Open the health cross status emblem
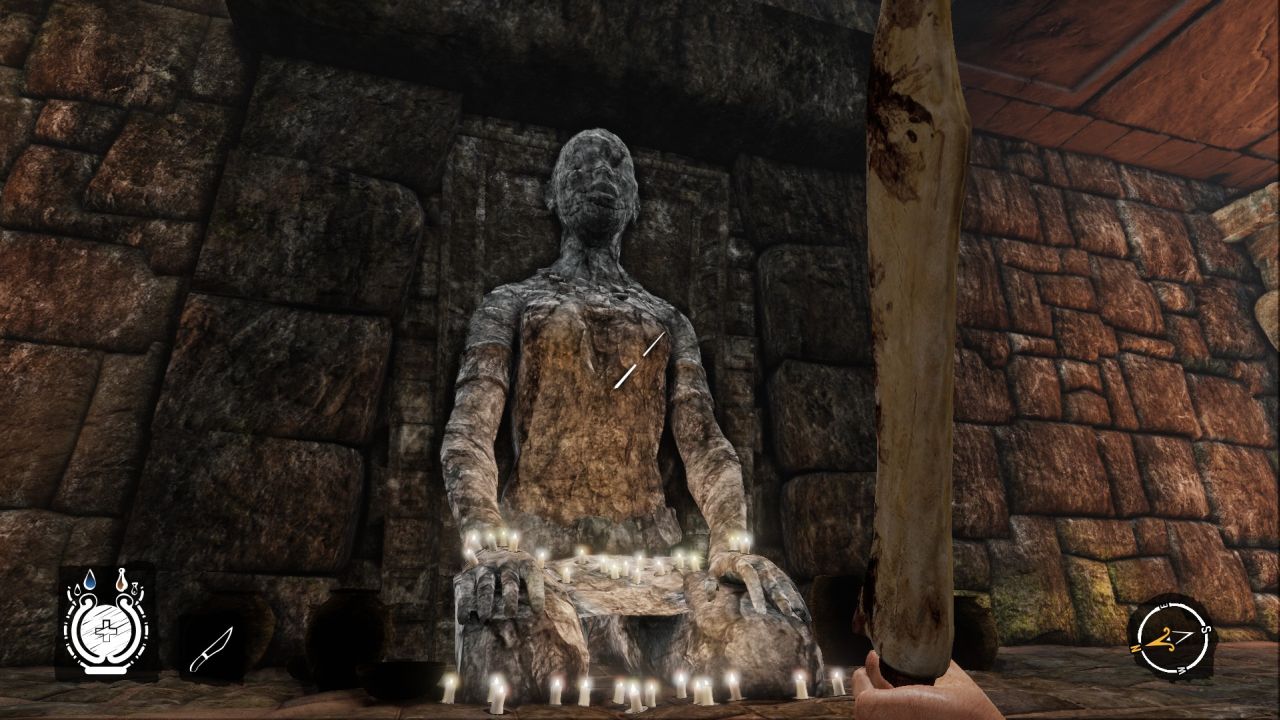This screenshot has height=720, width=1280. (x=107, y=630)
